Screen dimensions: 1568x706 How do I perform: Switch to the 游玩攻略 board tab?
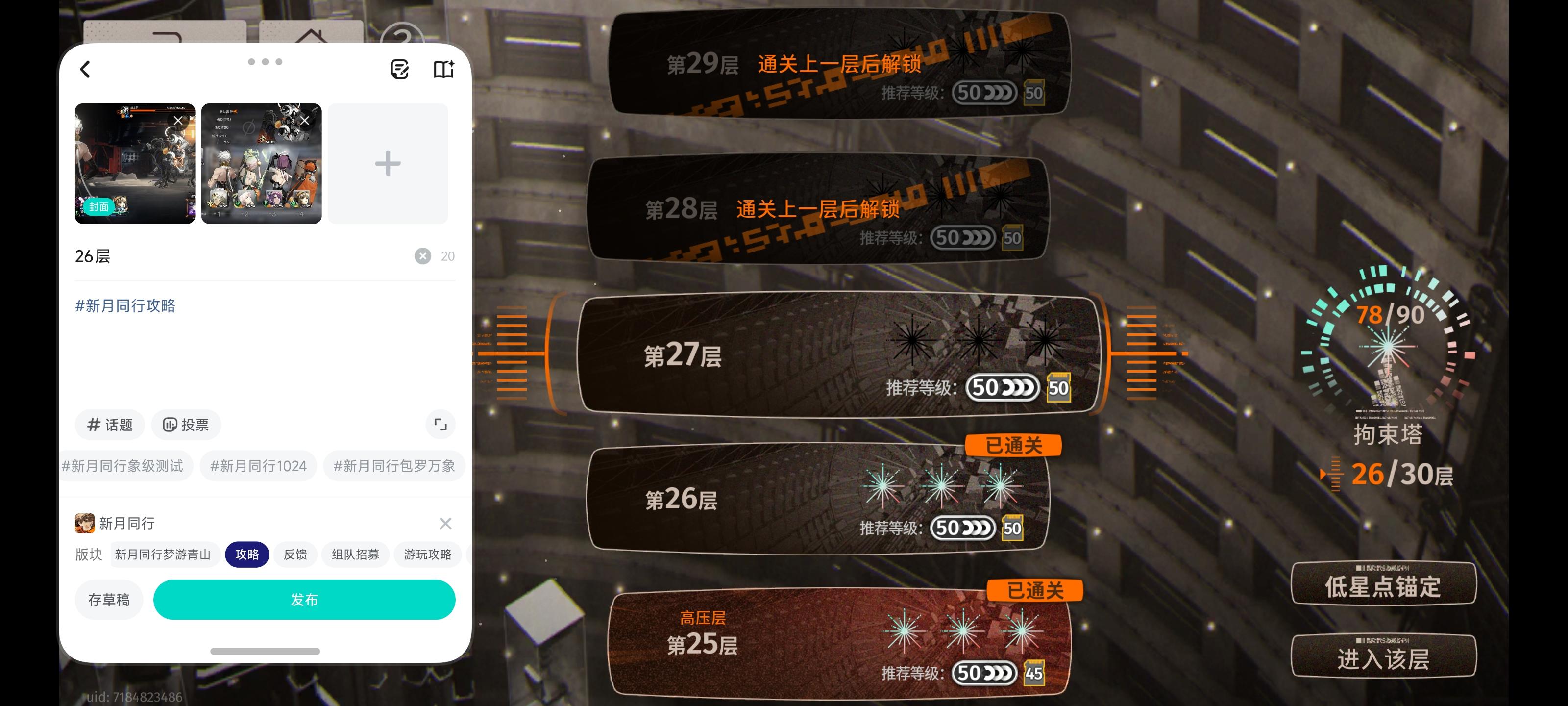[x=428, y=555]
